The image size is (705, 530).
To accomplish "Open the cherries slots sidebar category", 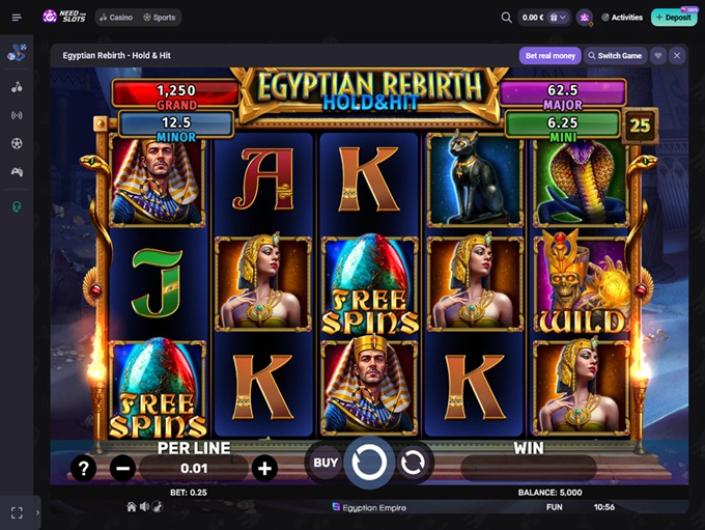I will [16, 87].
